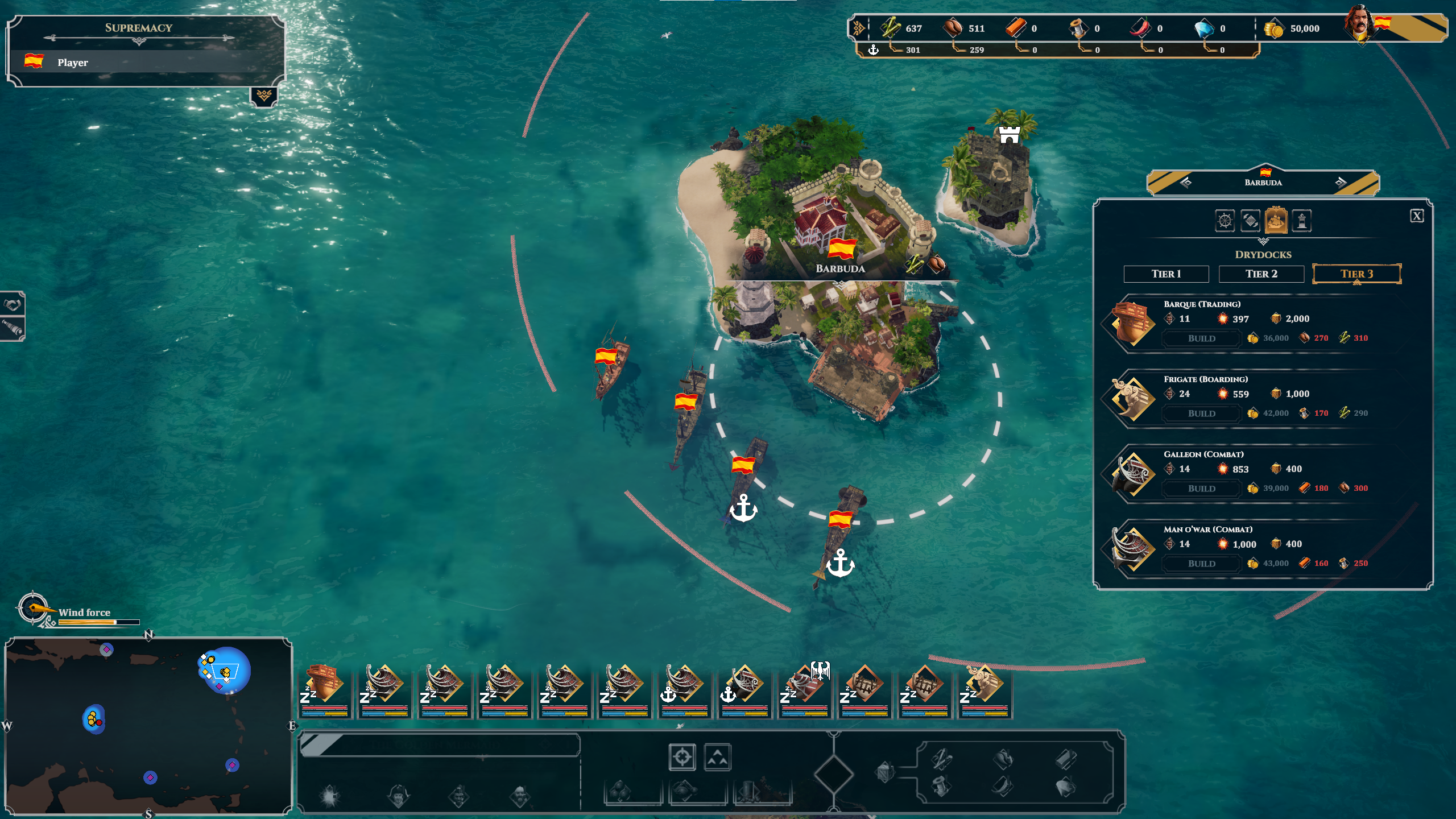
Task: Expand the Supremacy panel dropdown arrow
Action: 264,96
